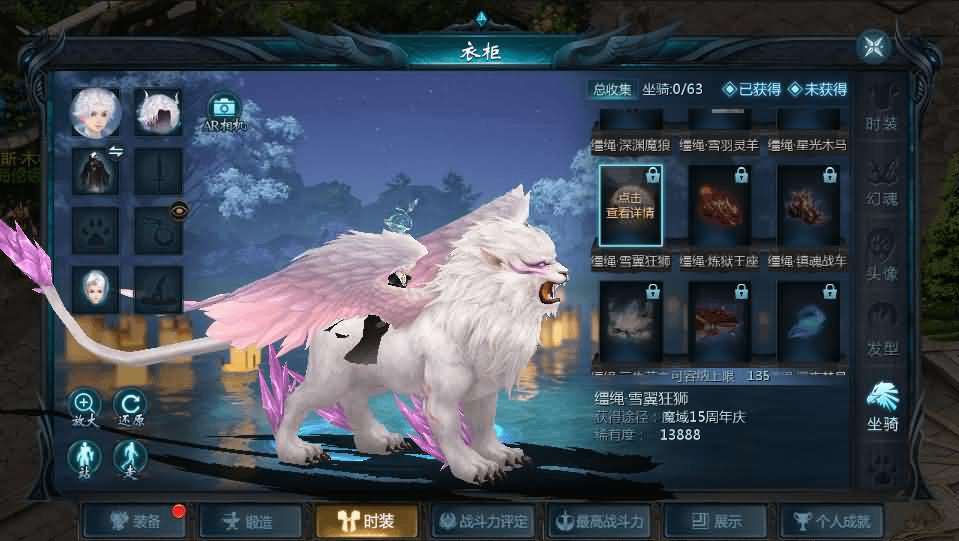Open the 总收集 collection summary
959x541 pixels.
(612, 90)
